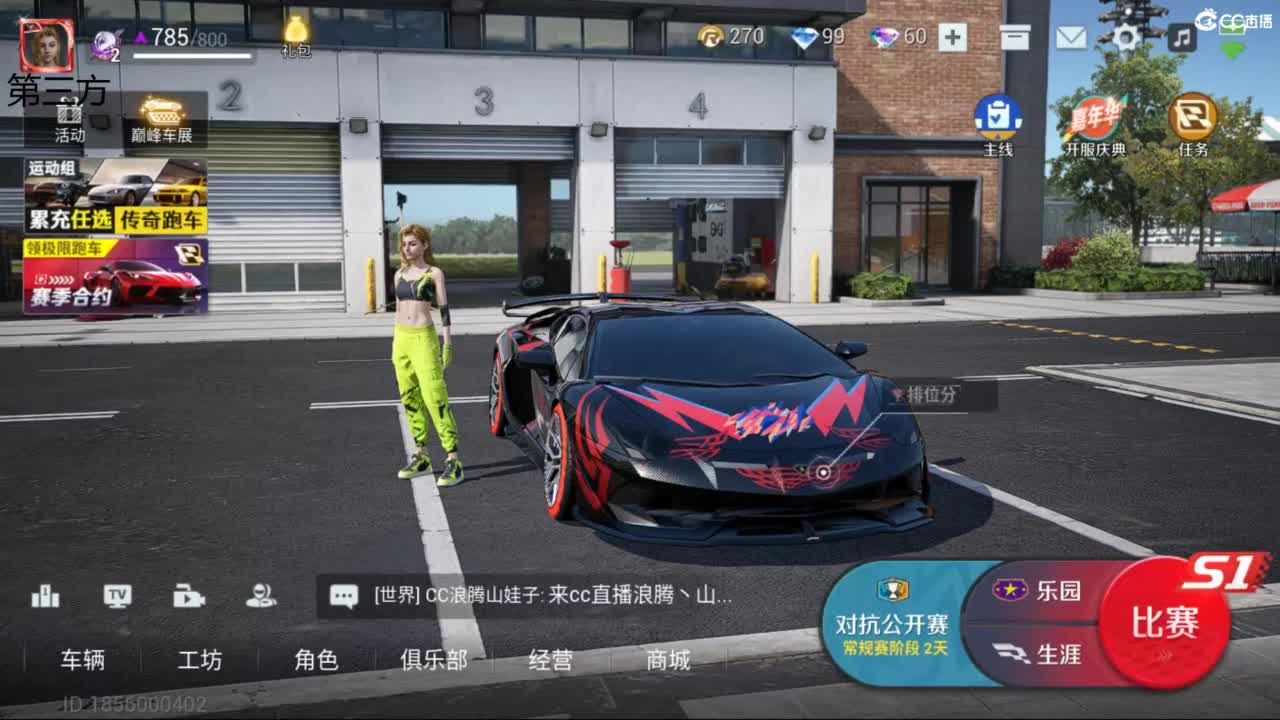Viewport: 1280px width, 720px height.
Task: Open the TV broadcast icon
Action: coord(117,596)
